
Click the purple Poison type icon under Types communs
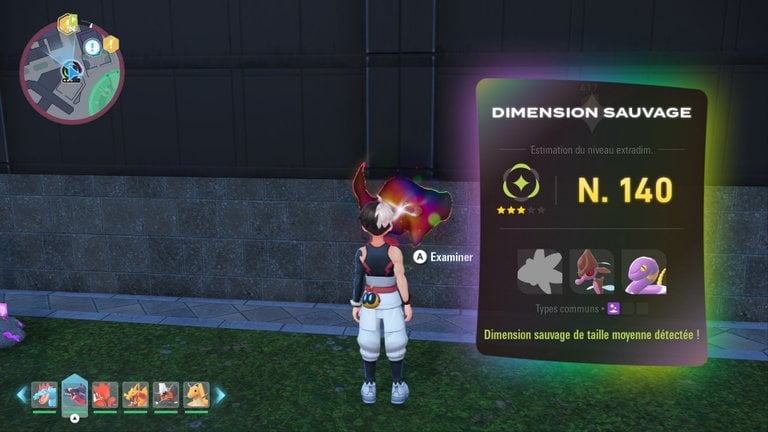[x=614, y=308]
